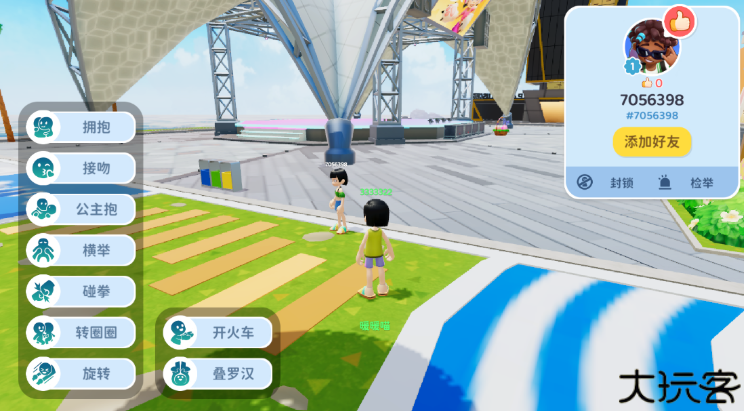Image resolution: width=744 pixels, height=411 pixels.
Task: Open the player's avatar portrait
Action: [648, 44]
